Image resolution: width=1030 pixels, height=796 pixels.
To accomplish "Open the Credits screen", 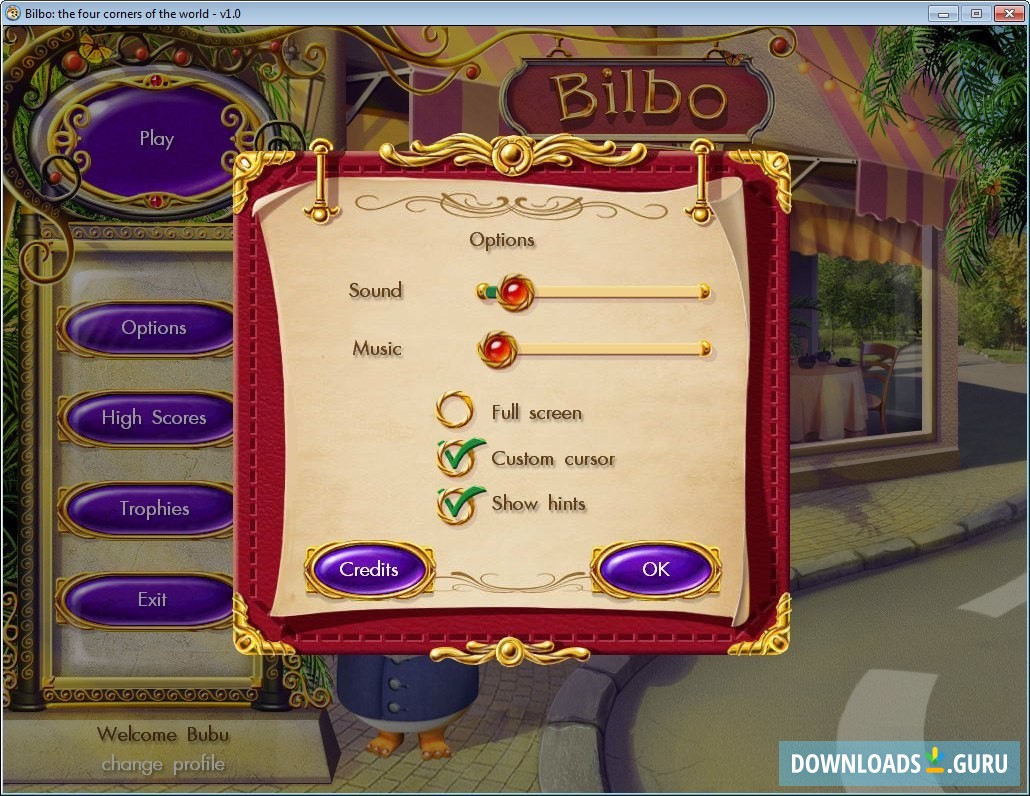I will click(369, 570).
